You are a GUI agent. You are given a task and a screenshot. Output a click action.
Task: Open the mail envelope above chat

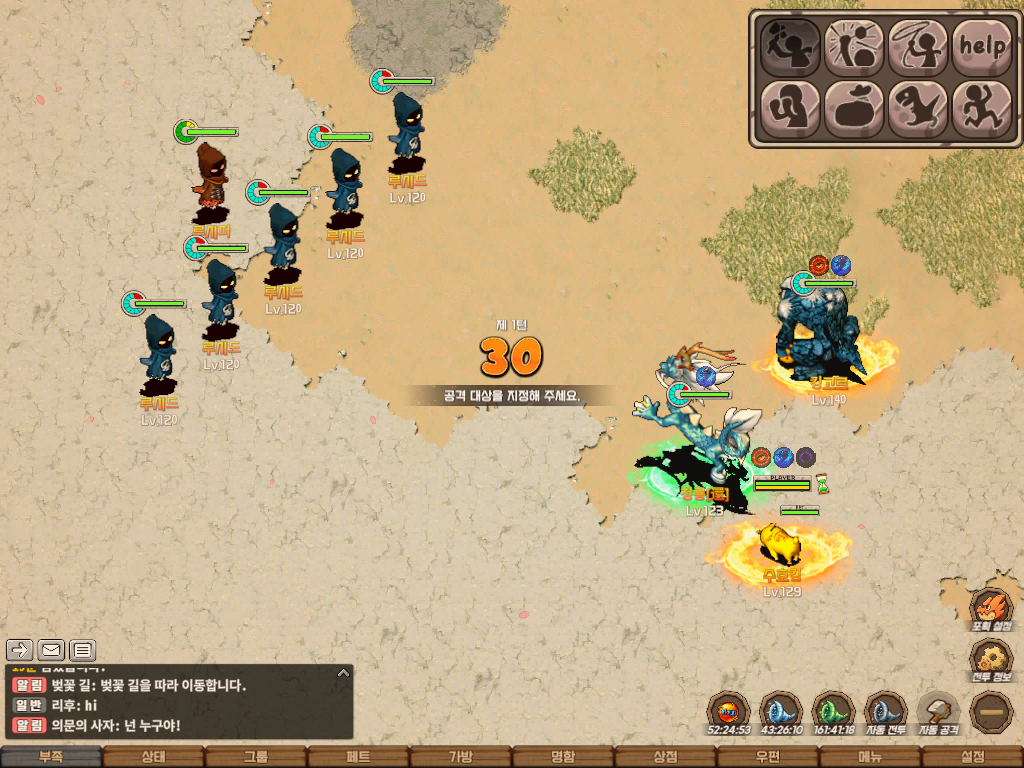(x=51, y=650)
